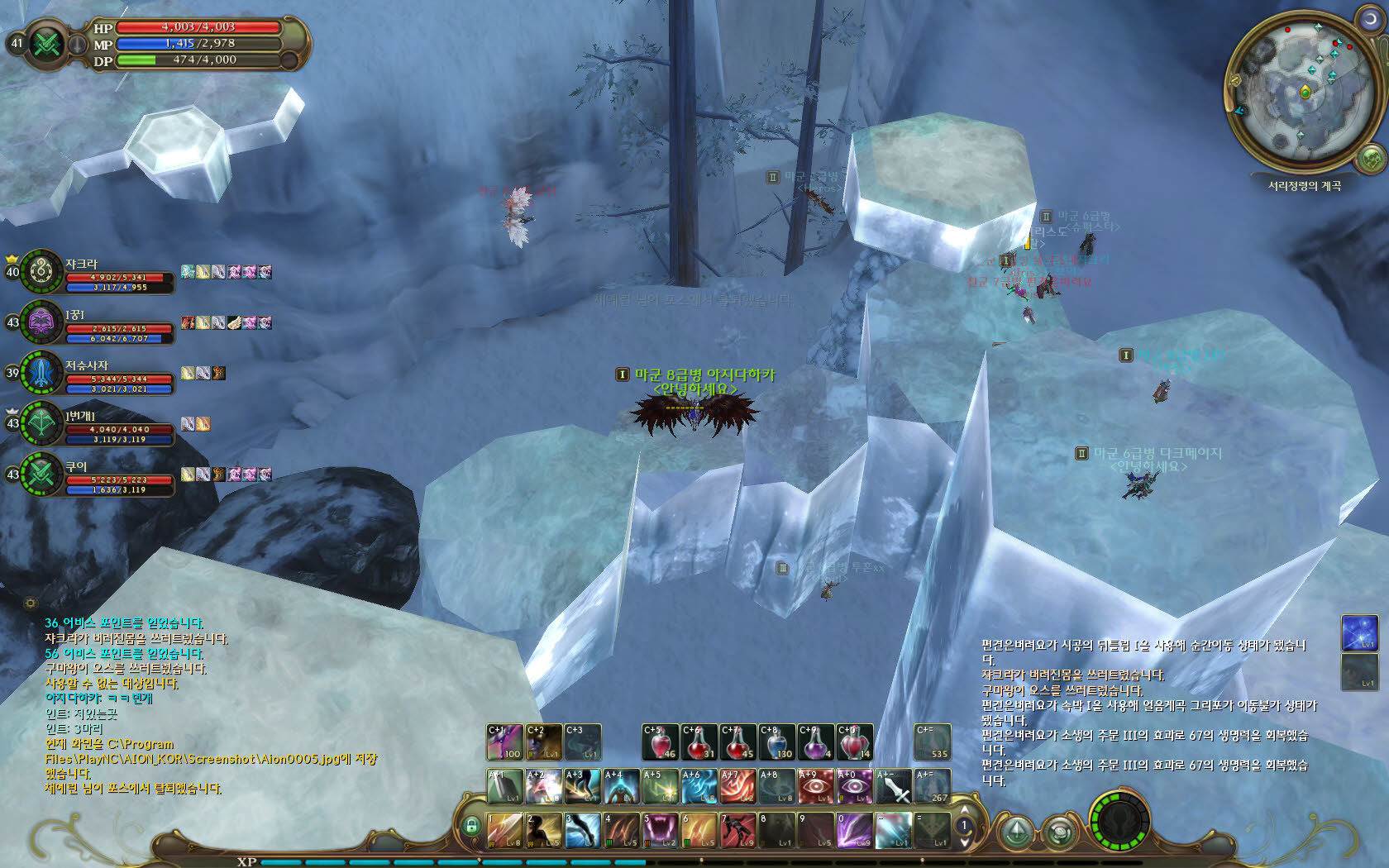Use the blue mana potion with 130 charges
Screen dimensions: 1389x868
tap(777, 742)
